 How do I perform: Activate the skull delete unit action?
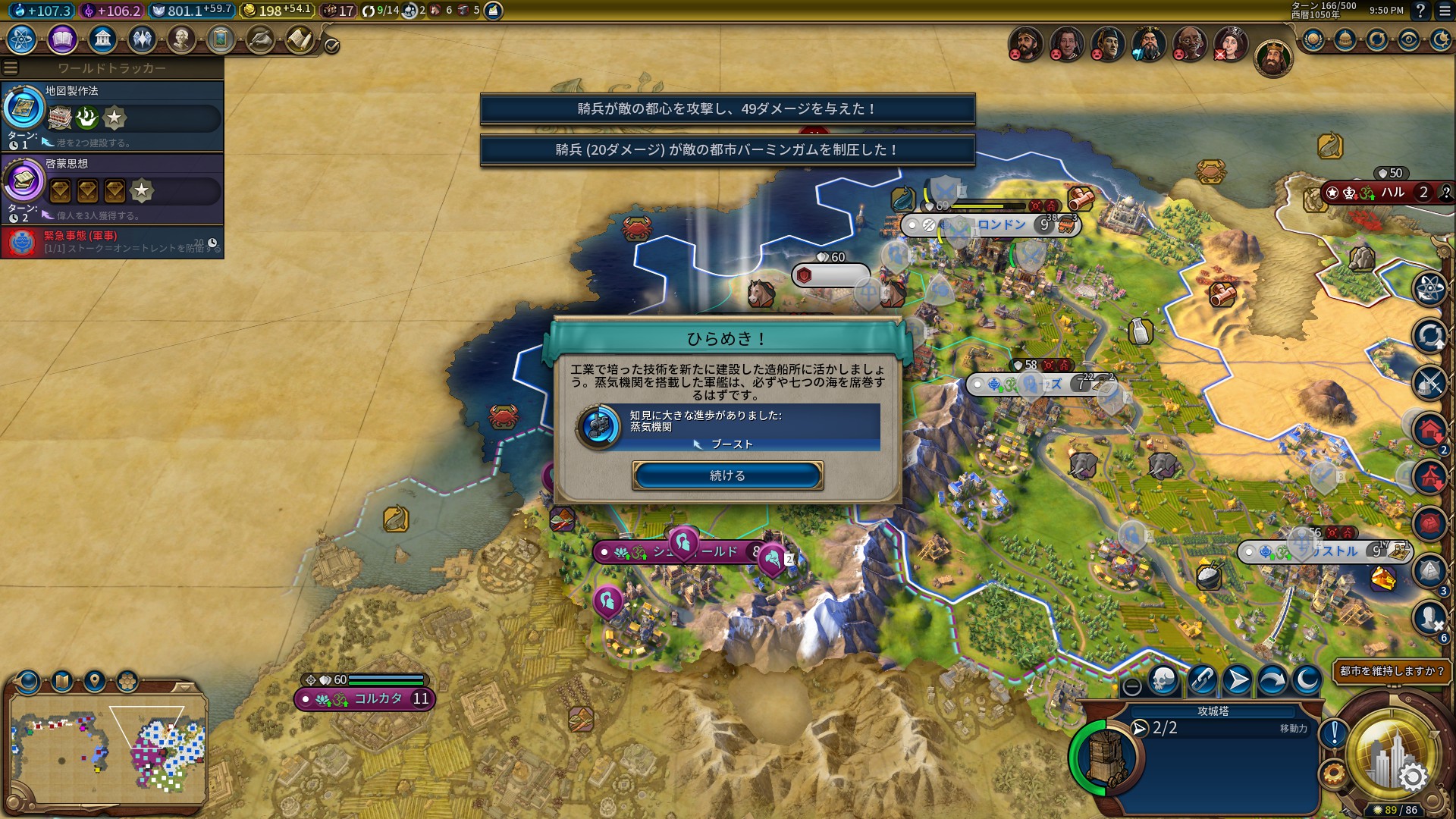pos(1163,680)
